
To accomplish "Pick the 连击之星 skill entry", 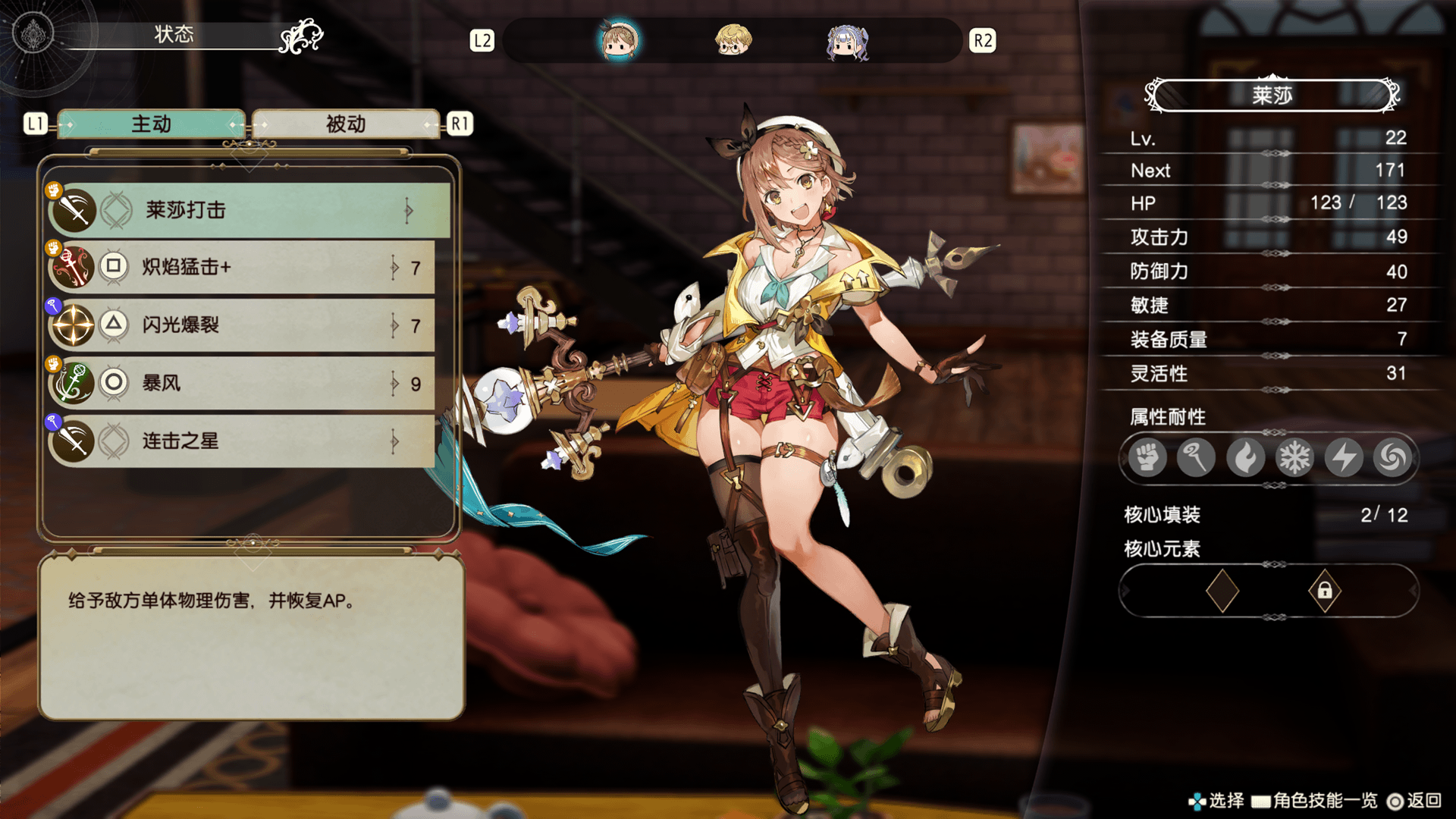I will pos(243,441).
